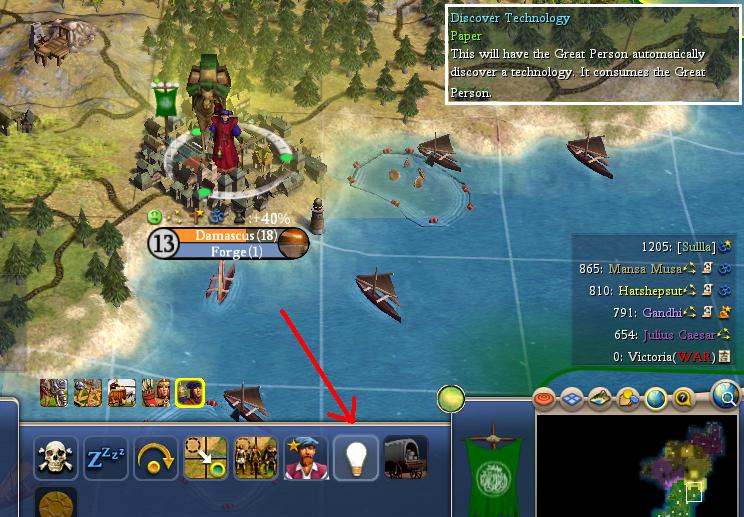Select the group of soldiers action button
Screen dimensions: 744x517
click(256, 458)
